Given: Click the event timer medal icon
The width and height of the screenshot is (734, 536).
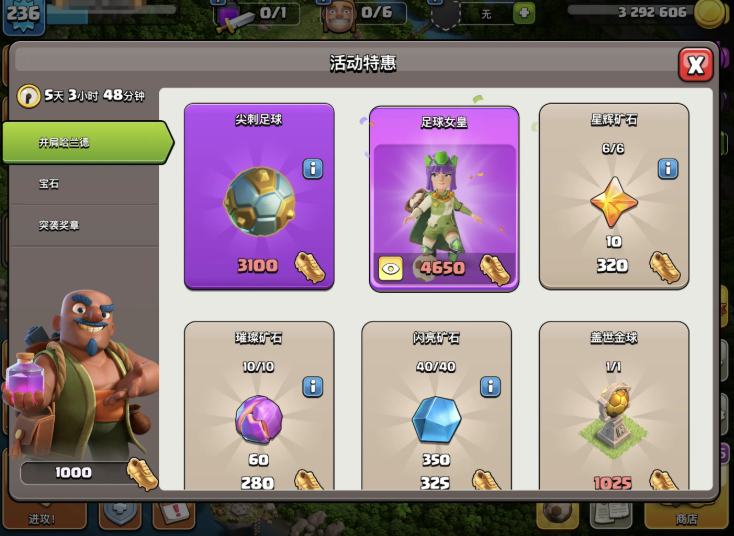Looking at the screenshot, I should 28,96.
